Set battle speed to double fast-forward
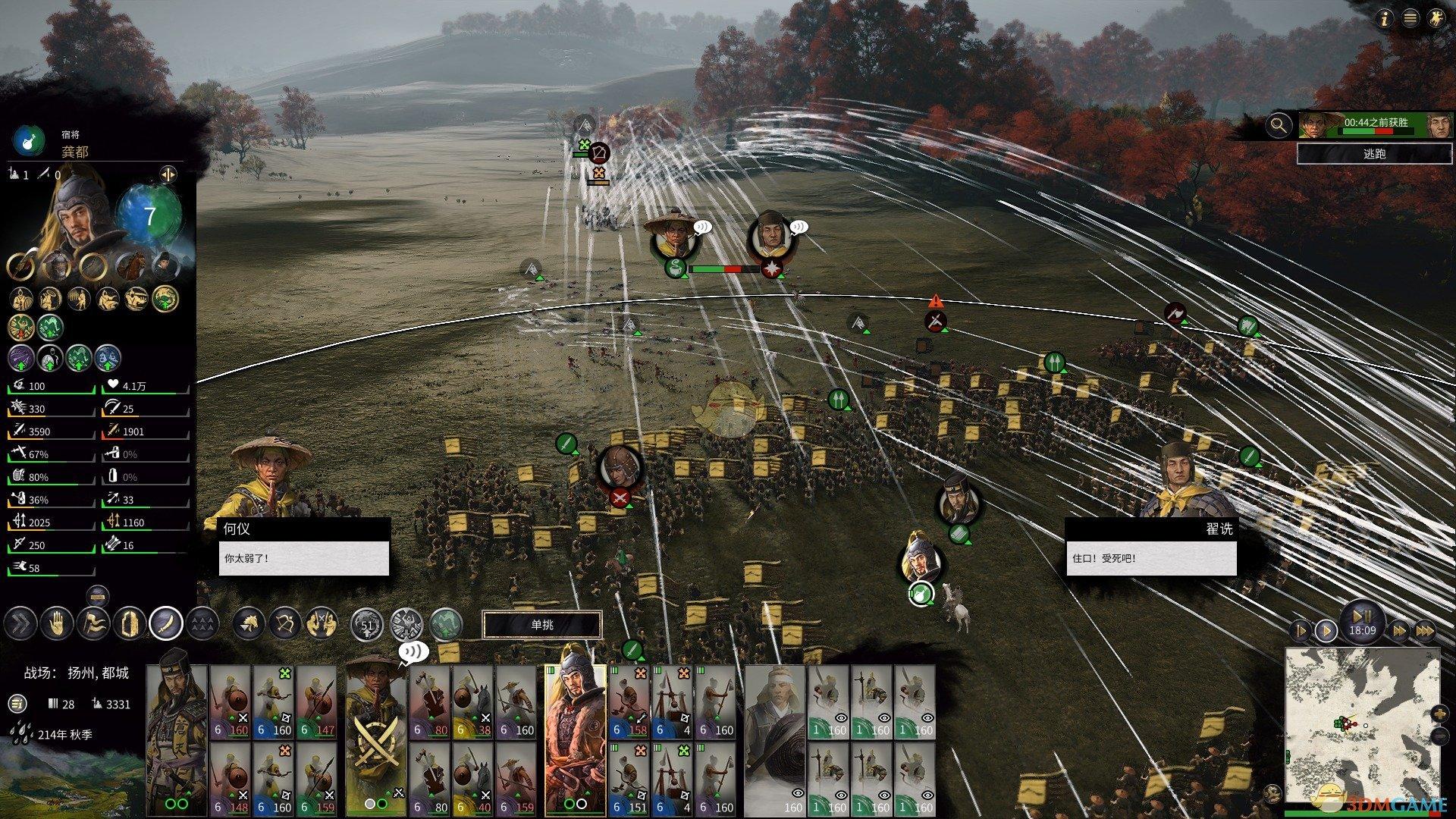The image size is (1456, 819). click(1399, 630)
